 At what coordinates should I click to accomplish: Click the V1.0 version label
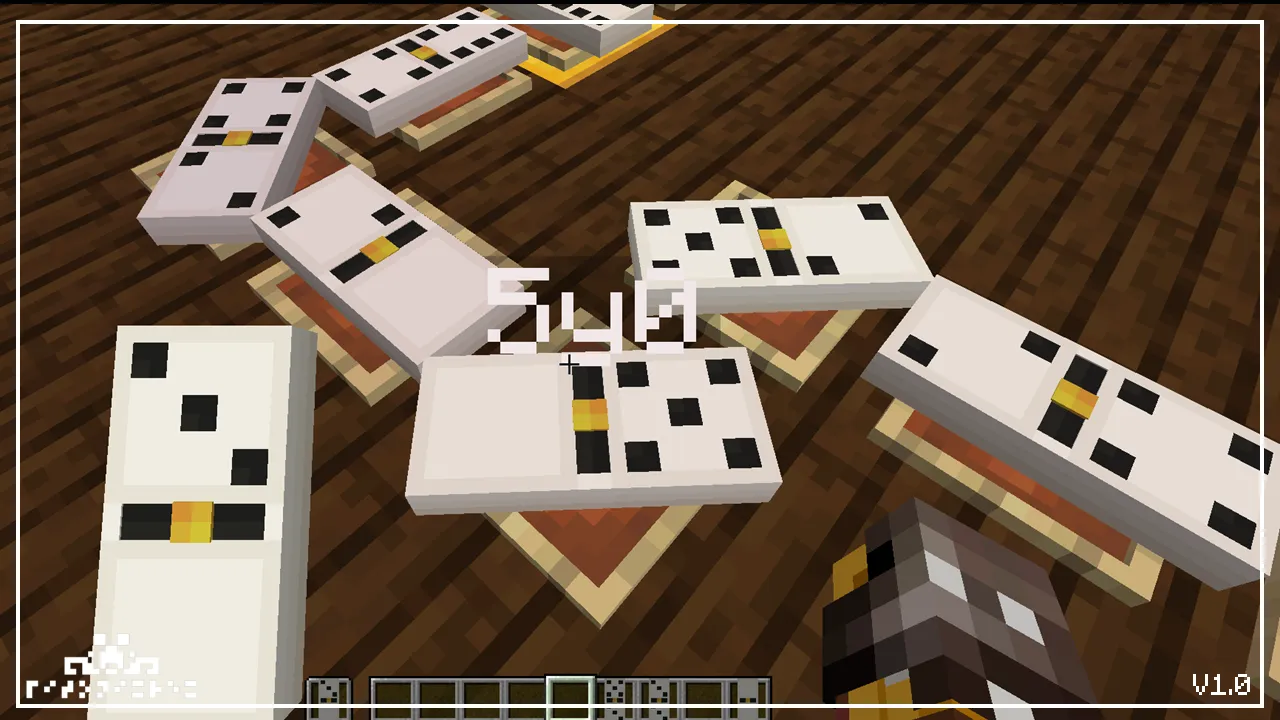pos(1222,685)
